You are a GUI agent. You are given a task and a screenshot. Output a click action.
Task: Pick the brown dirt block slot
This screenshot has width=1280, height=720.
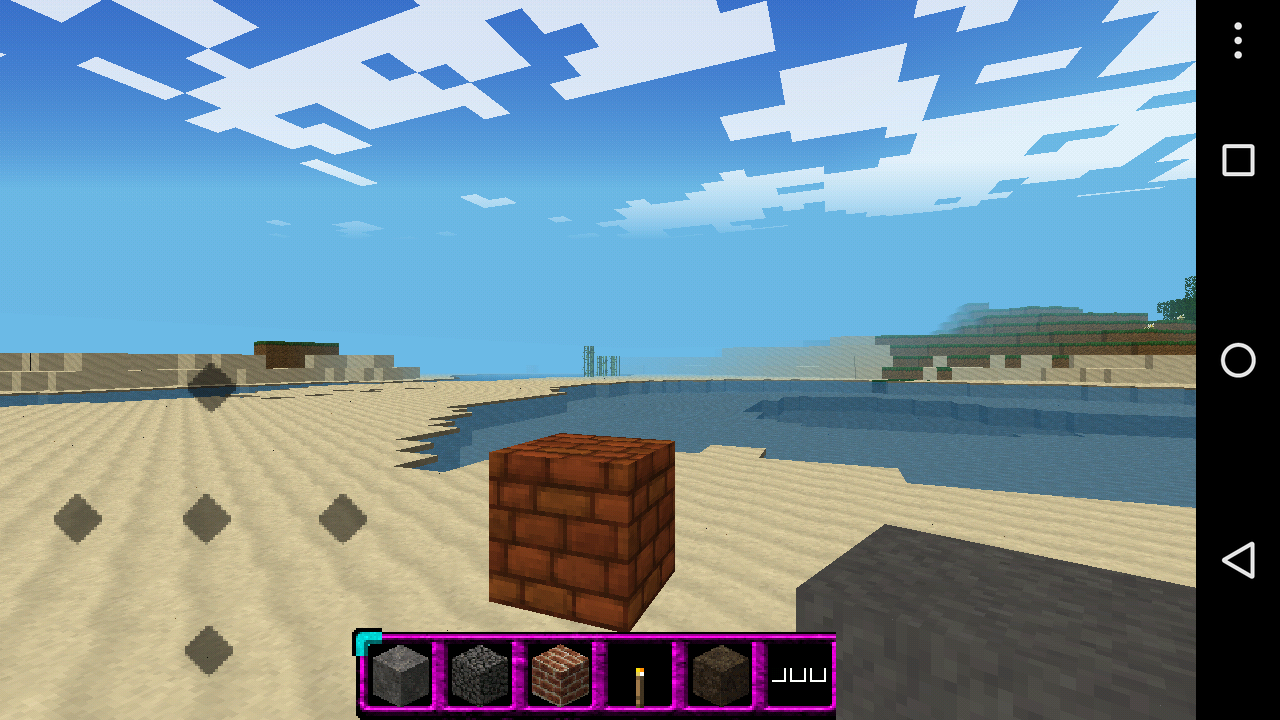click(x=720, y=675)
